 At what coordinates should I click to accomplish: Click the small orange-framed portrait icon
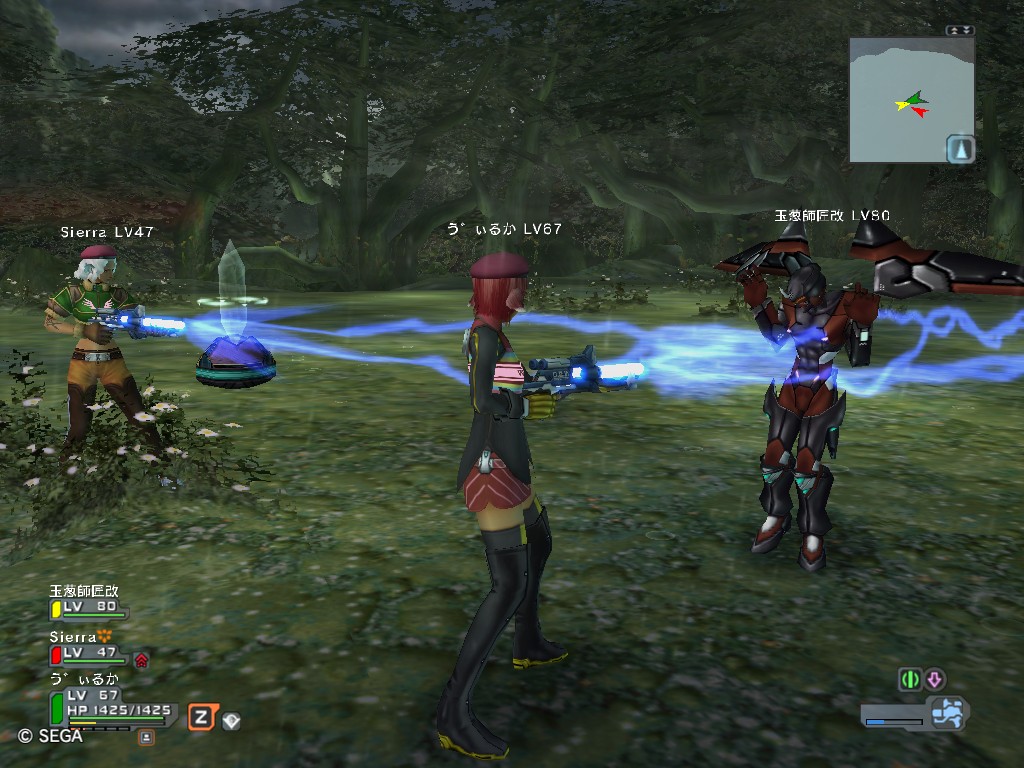tap(146, 737)
